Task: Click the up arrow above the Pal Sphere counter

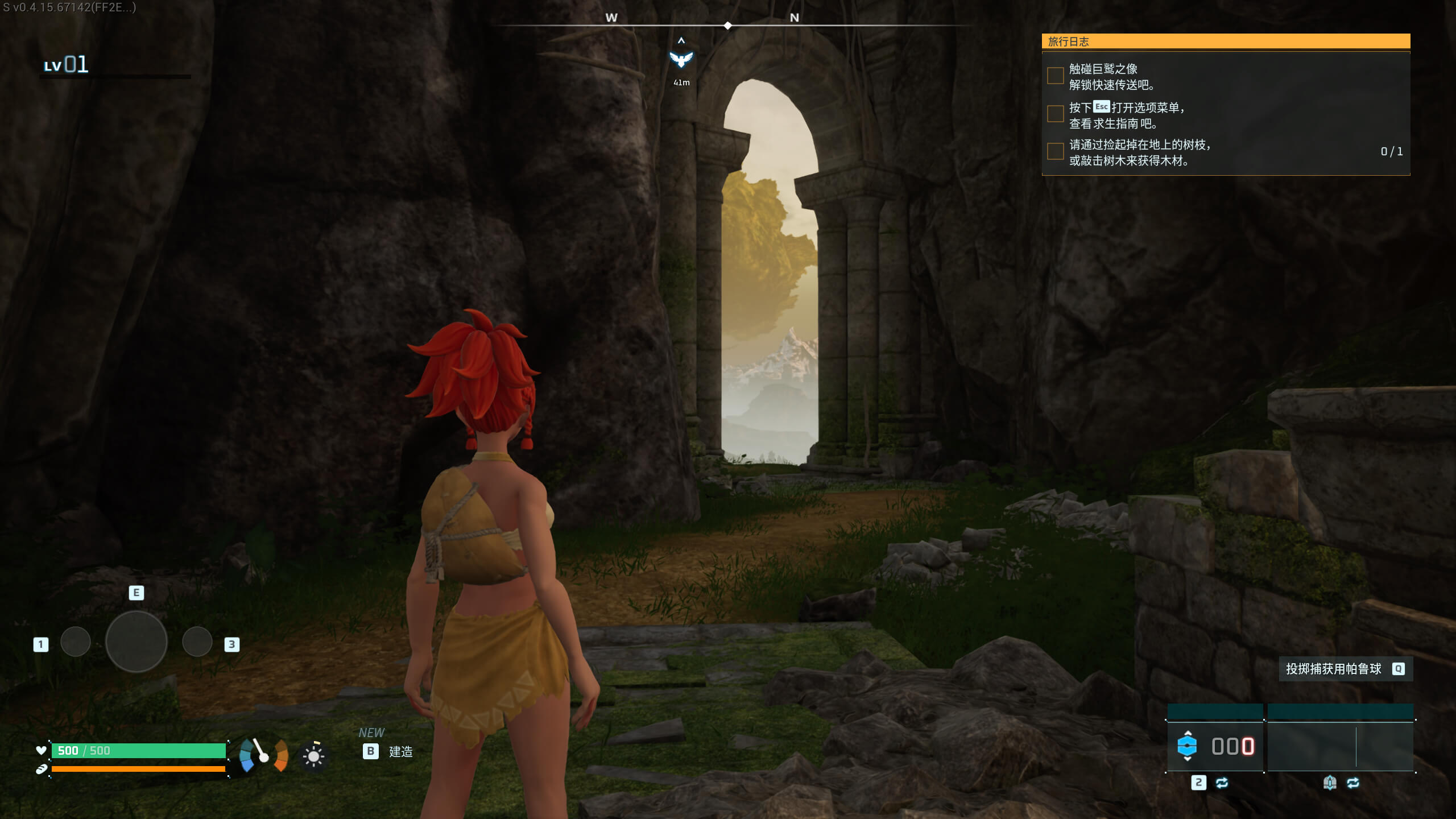Action: (1188, 733)
